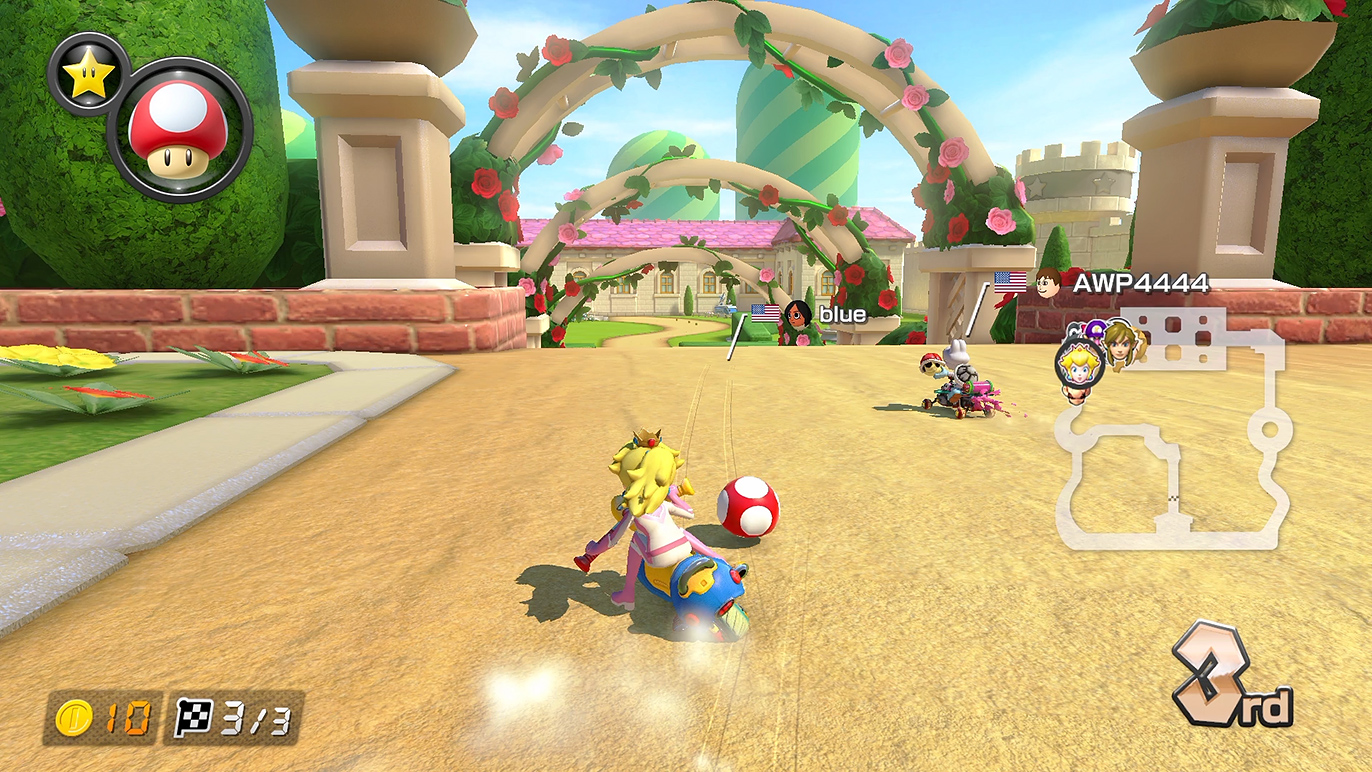Select Link's head marker on the minimap

[1116, 343]
